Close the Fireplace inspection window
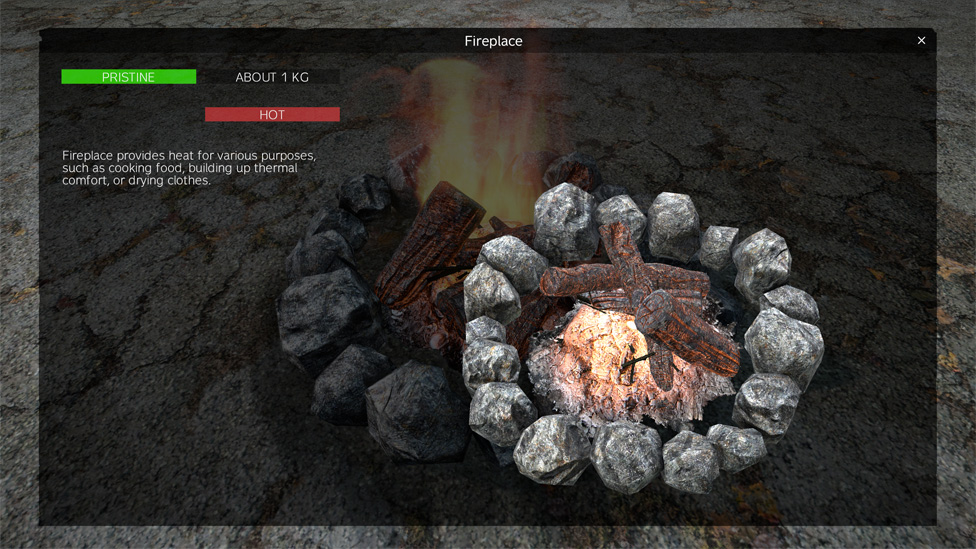Viewport: 976px width, 549px height. click(x=921, y=41)
